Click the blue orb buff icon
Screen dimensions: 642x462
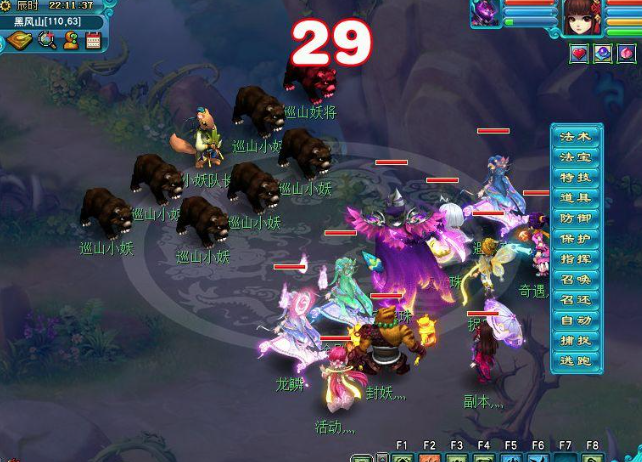[x=603, y=54]
